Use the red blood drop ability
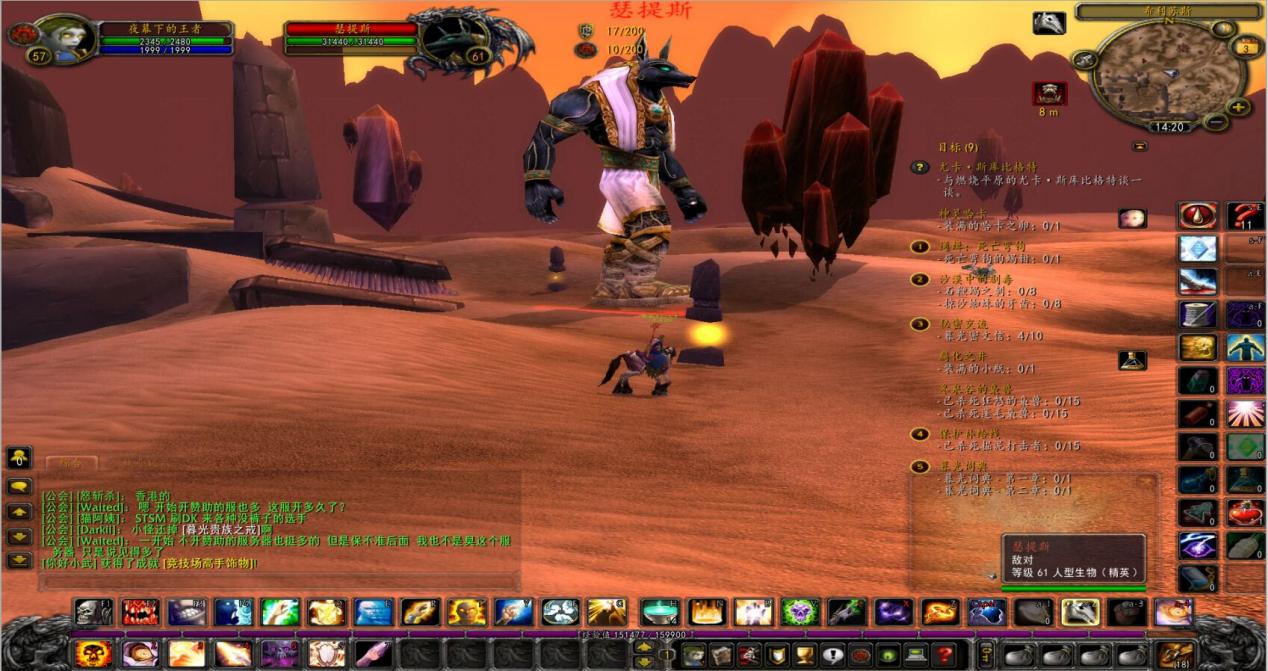Viewport: 1268px width, 671px height. coord(1197,216)
